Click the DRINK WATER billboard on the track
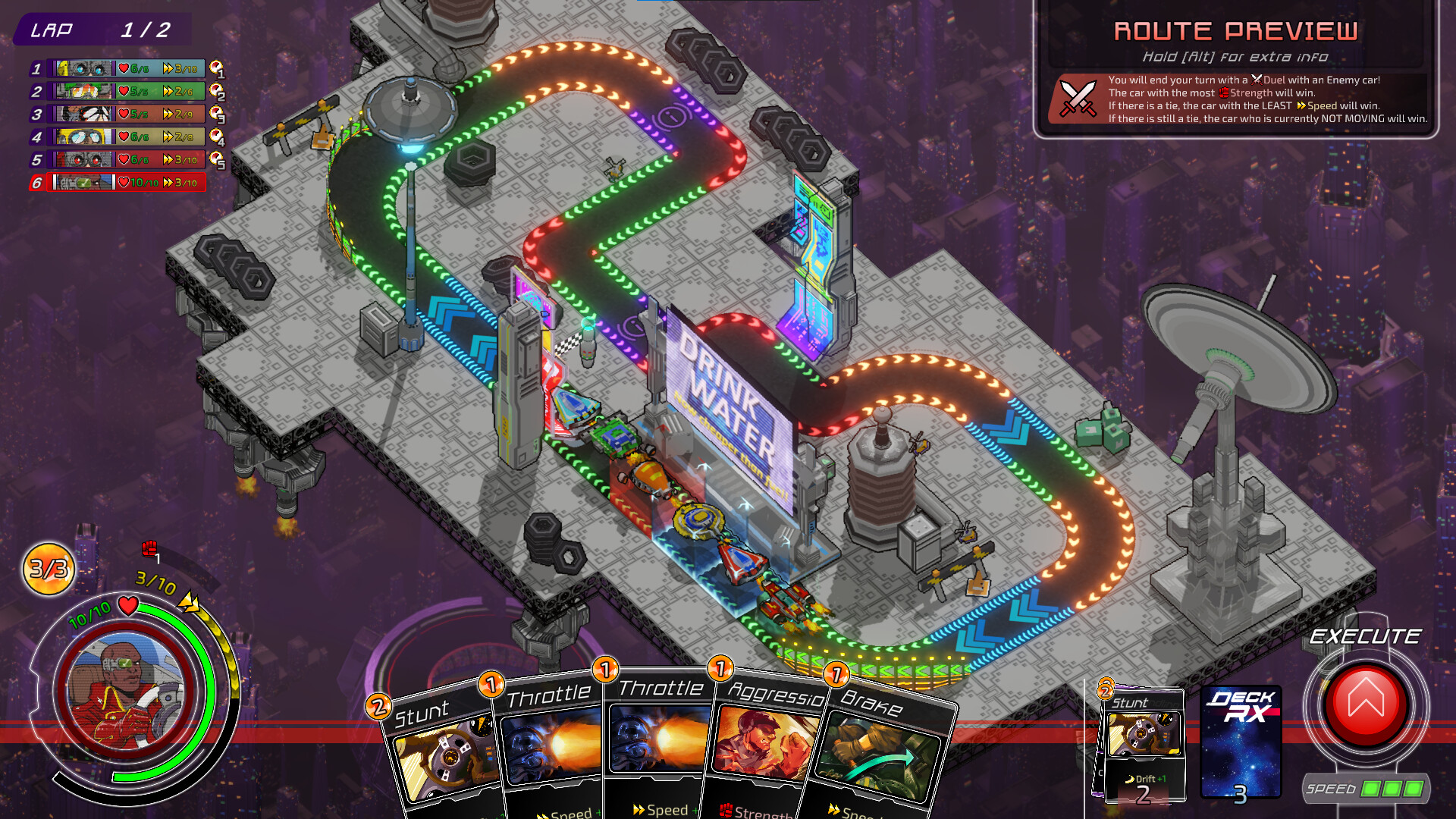 [x=728, y=409]
